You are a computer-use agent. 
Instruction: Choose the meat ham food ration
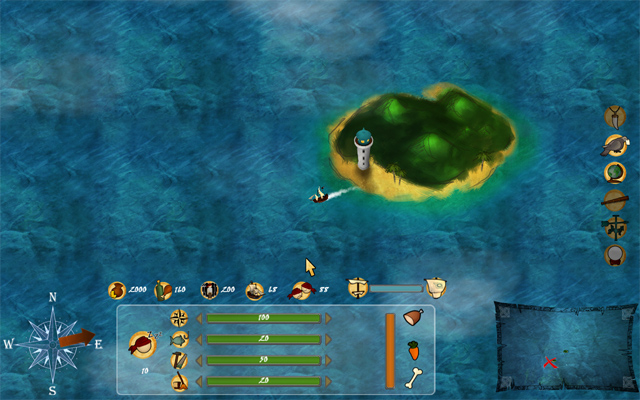click(x=414, y=318)
